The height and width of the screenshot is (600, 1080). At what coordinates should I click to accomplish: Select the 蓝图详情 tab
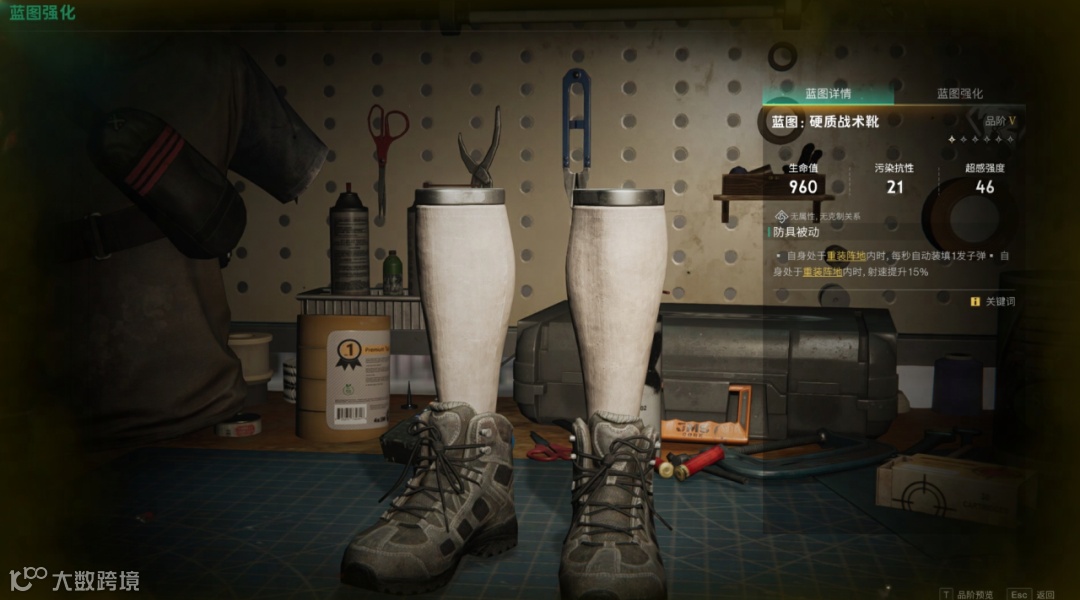tap(828, 94)
